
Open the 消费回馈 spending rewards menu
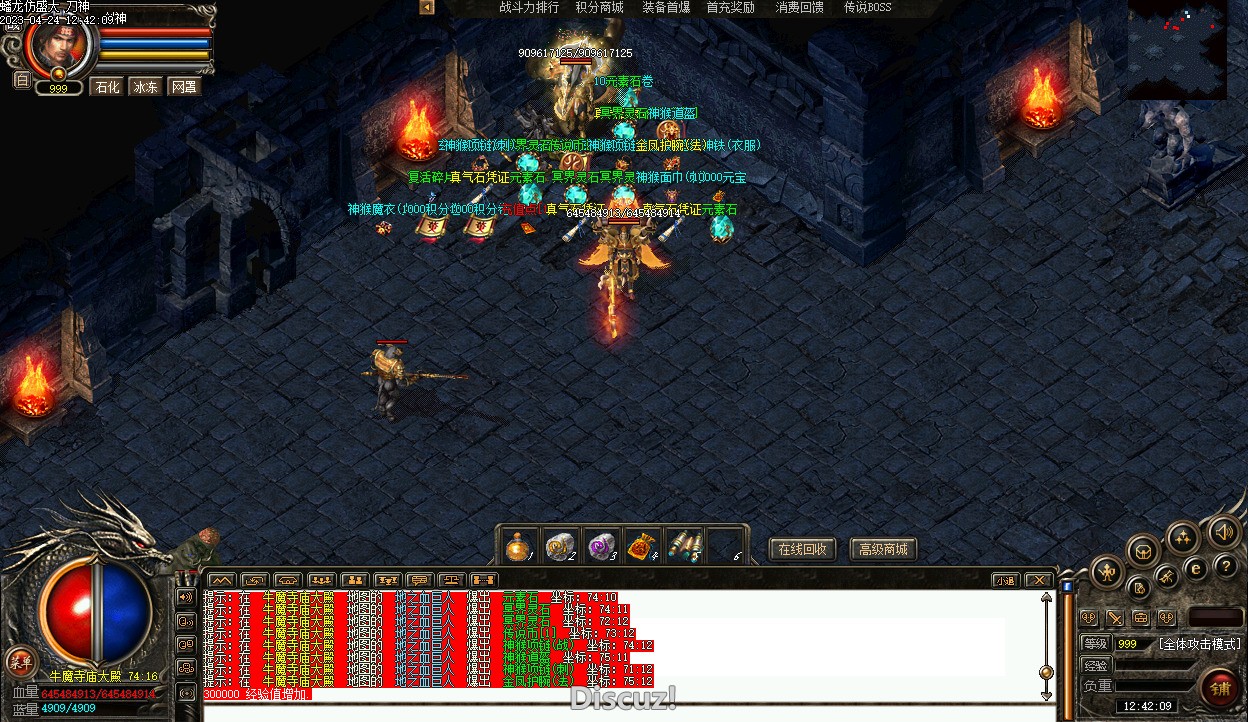800,8
